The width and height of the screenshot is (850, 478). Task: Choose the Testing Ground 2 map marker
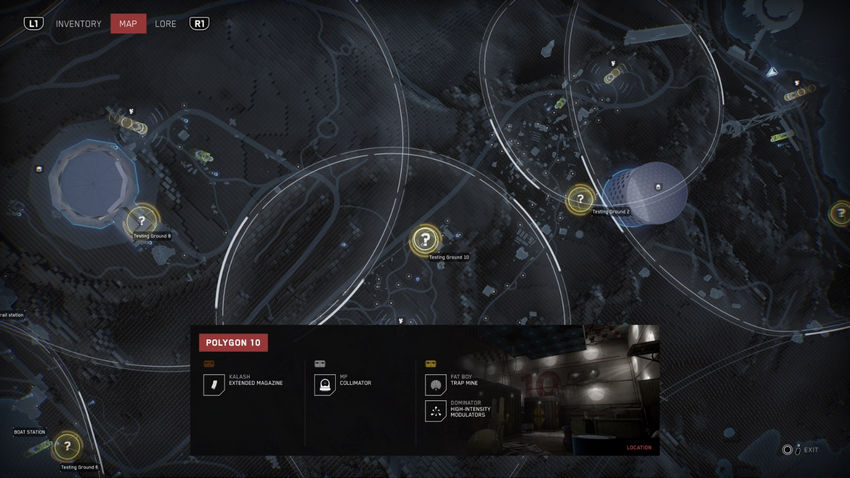(580, 199)
